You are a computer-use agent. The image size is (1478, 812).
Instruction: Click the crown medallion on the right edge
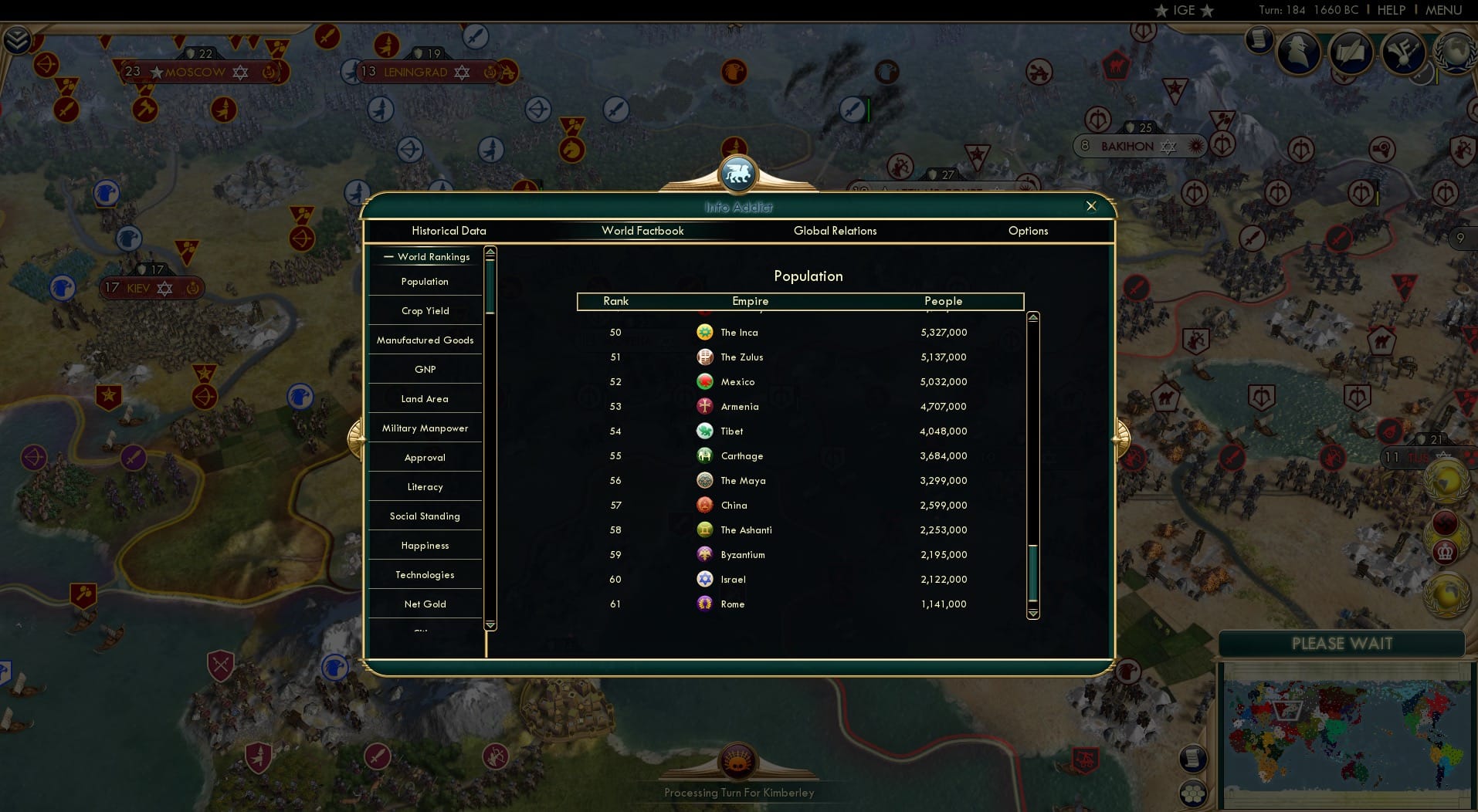(x=1446, y=553)
